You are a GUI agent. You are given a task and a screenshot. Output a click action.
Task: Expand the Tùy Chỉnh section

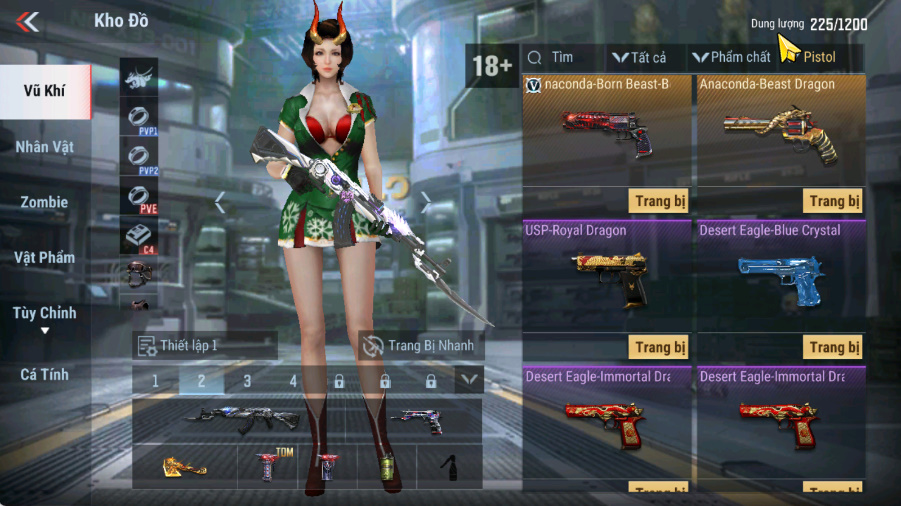(x=44, y=318)
